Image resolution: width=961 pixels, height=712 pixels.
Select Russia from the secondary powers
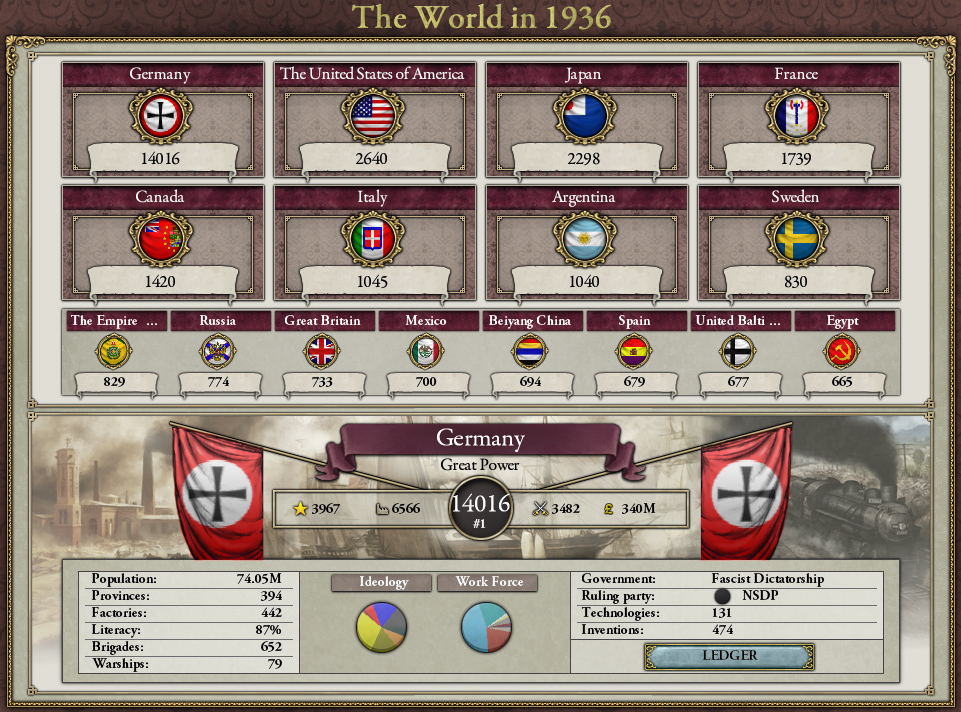pyautogui.click(x=218, y=352)
